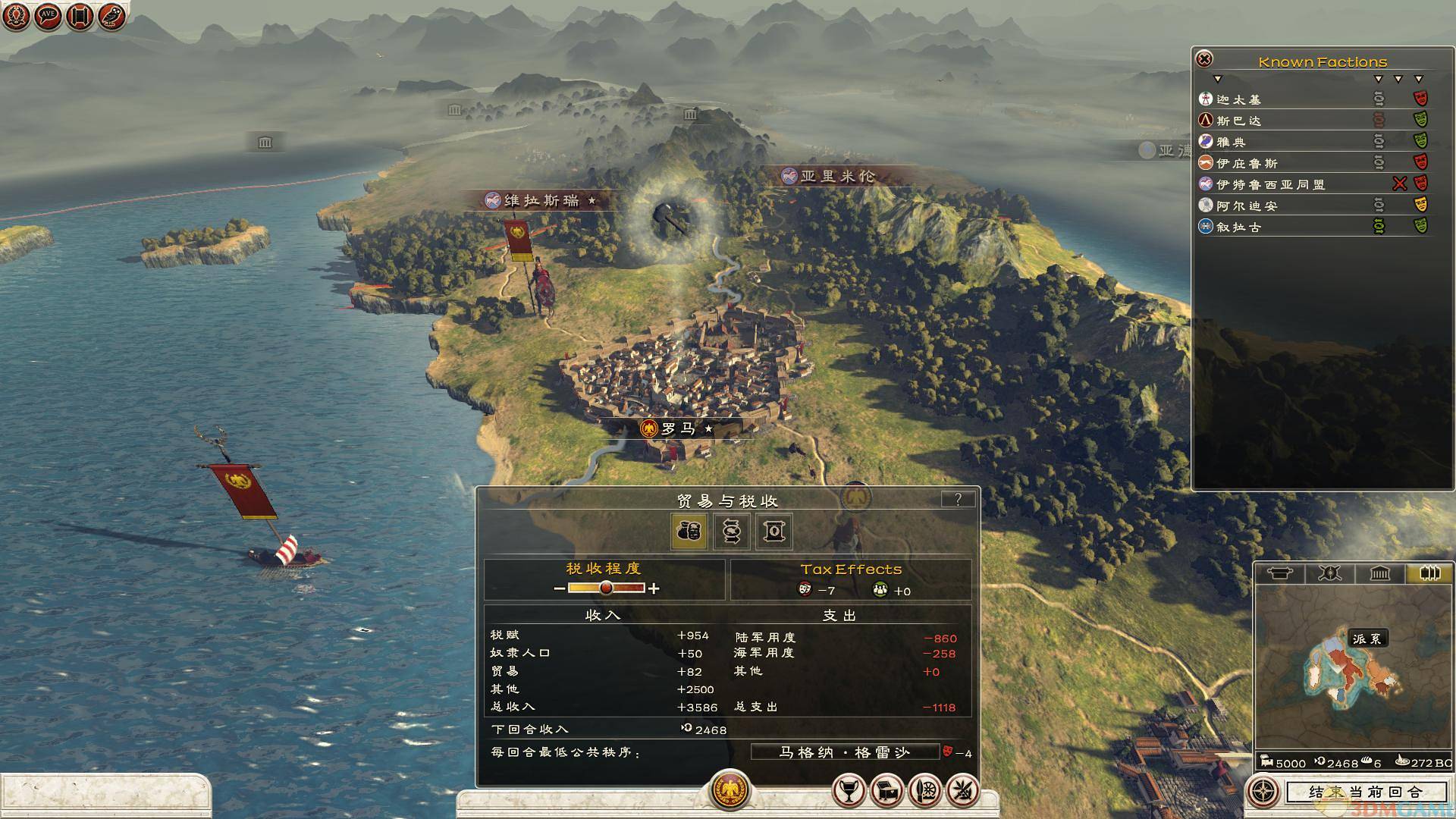Lower the tax level with minus button
Image resolution: width=1456 pixels, height=819 pixels.
tap(560, 588)
